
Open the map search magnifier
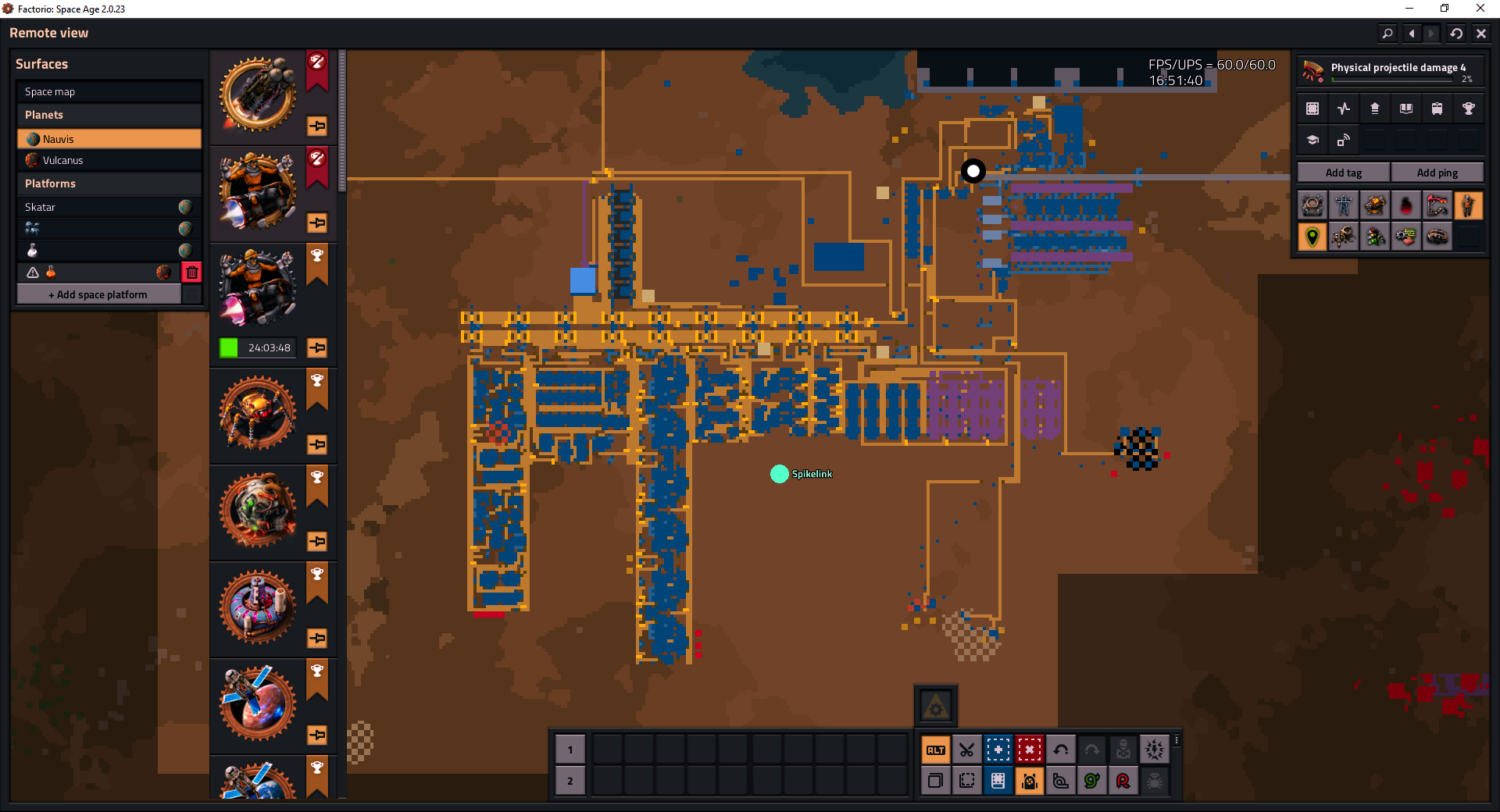tap(1387, 33)
